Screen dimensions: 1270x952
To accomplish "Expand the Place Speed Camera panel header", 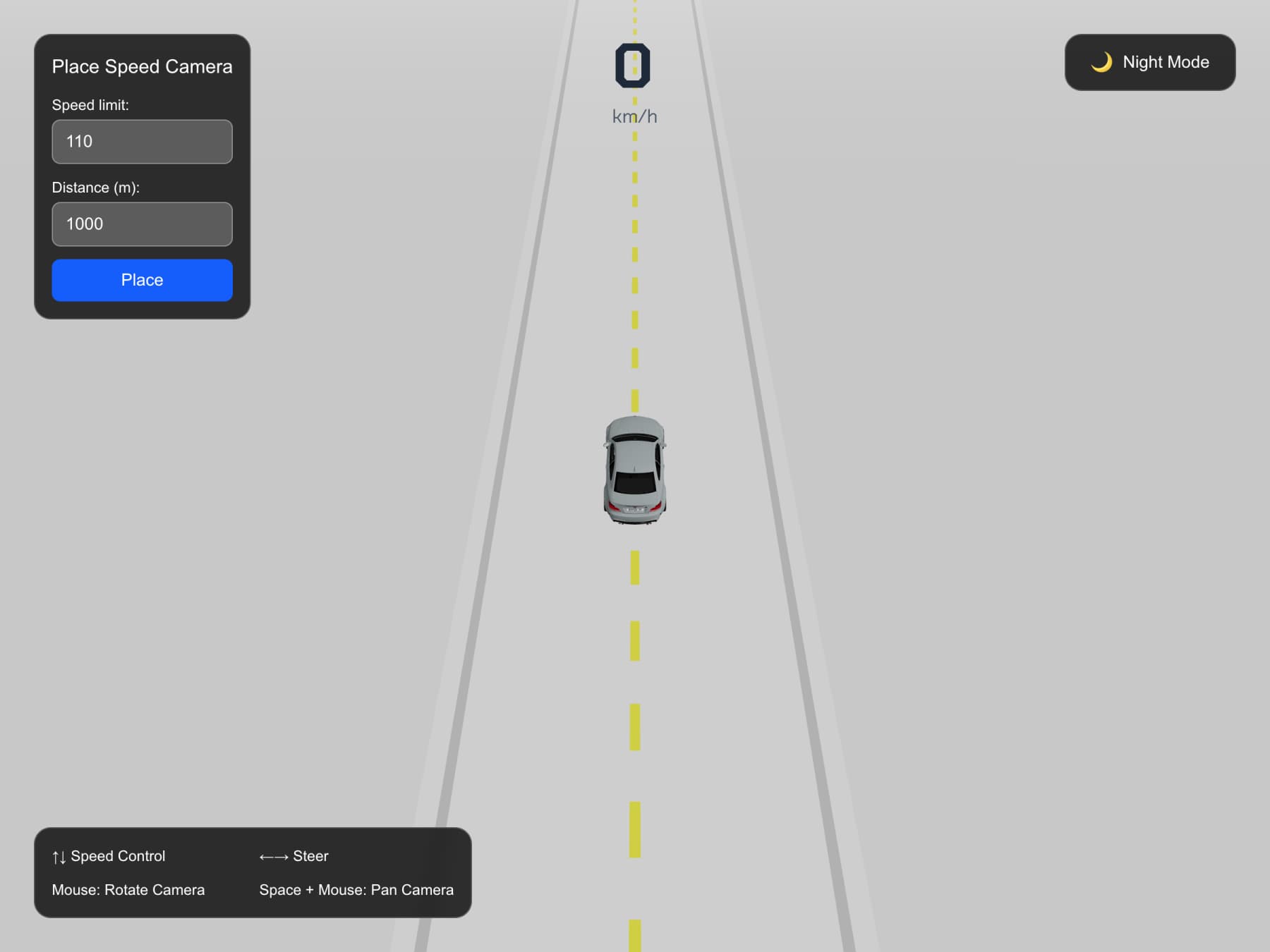I will (142, 66).
